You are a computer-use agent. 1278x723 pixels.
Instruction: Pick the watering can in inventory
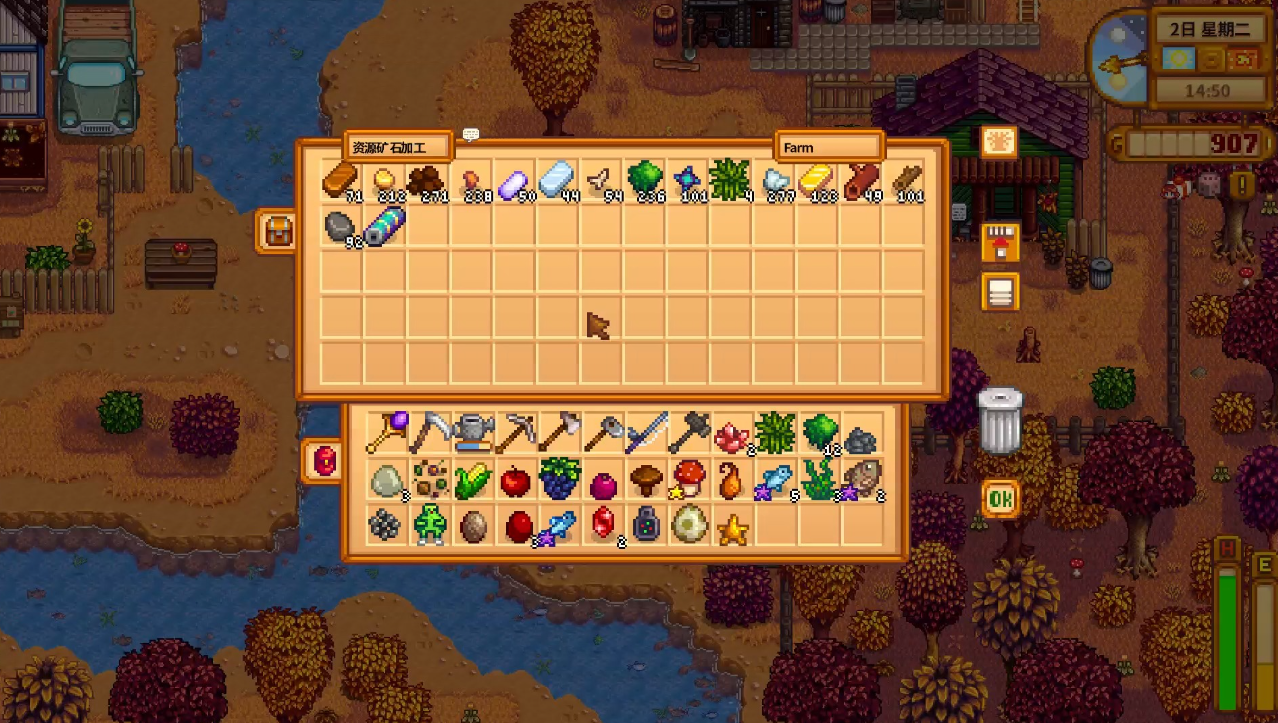(472, 433)
